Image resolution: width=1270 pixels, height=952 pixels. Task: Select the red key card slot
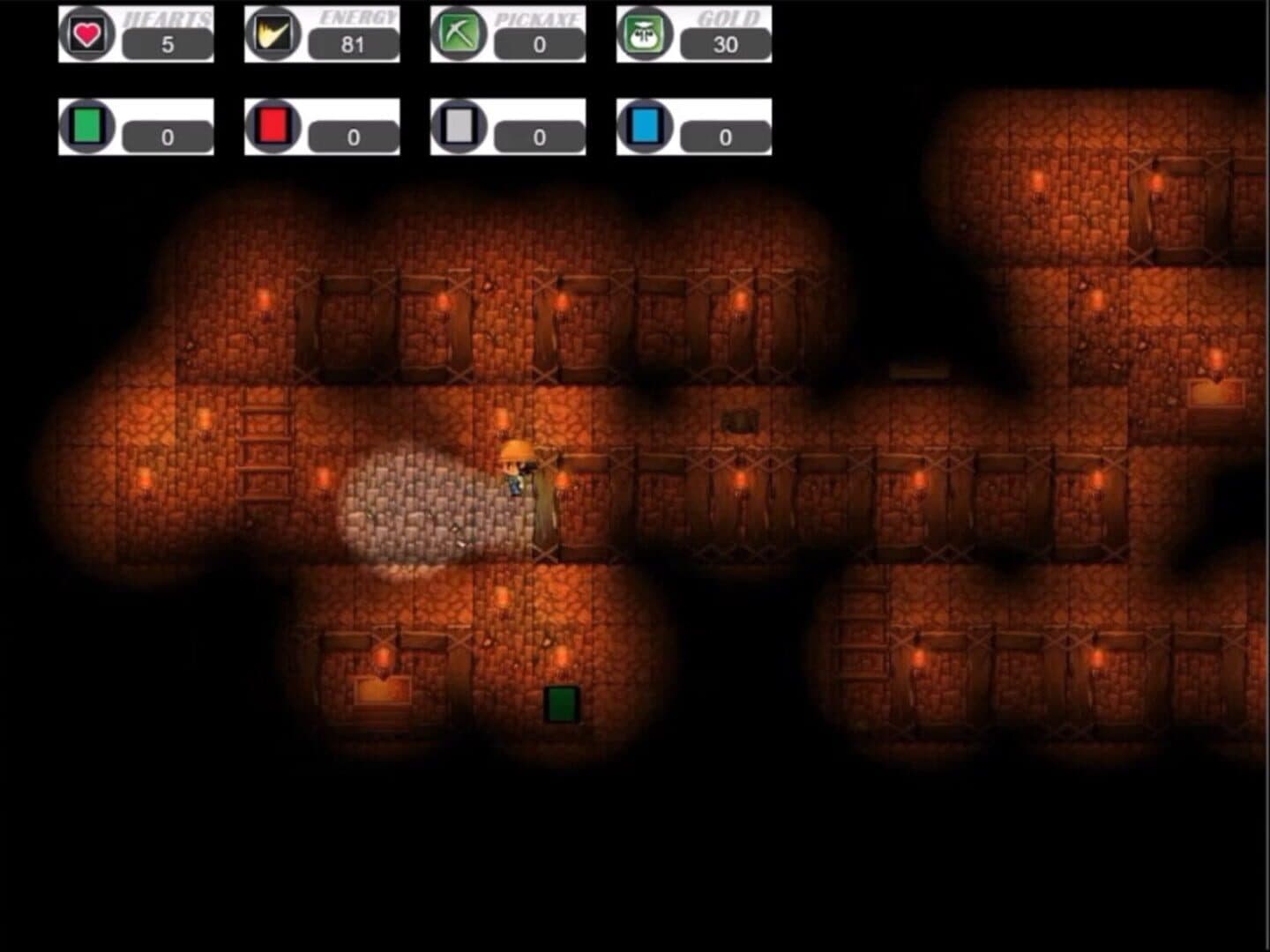point(273,127)
